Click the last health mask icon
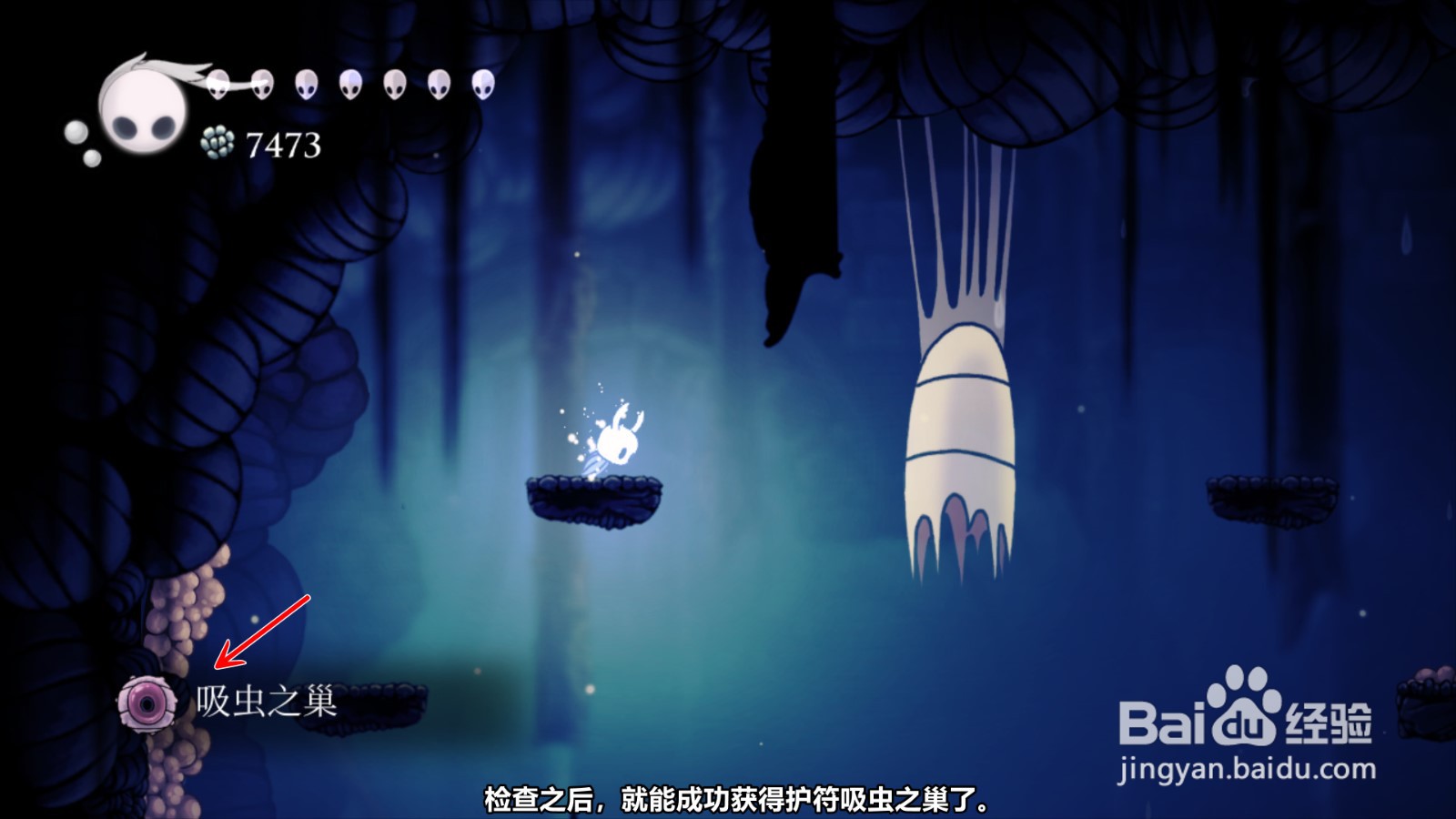 (483, 85)
